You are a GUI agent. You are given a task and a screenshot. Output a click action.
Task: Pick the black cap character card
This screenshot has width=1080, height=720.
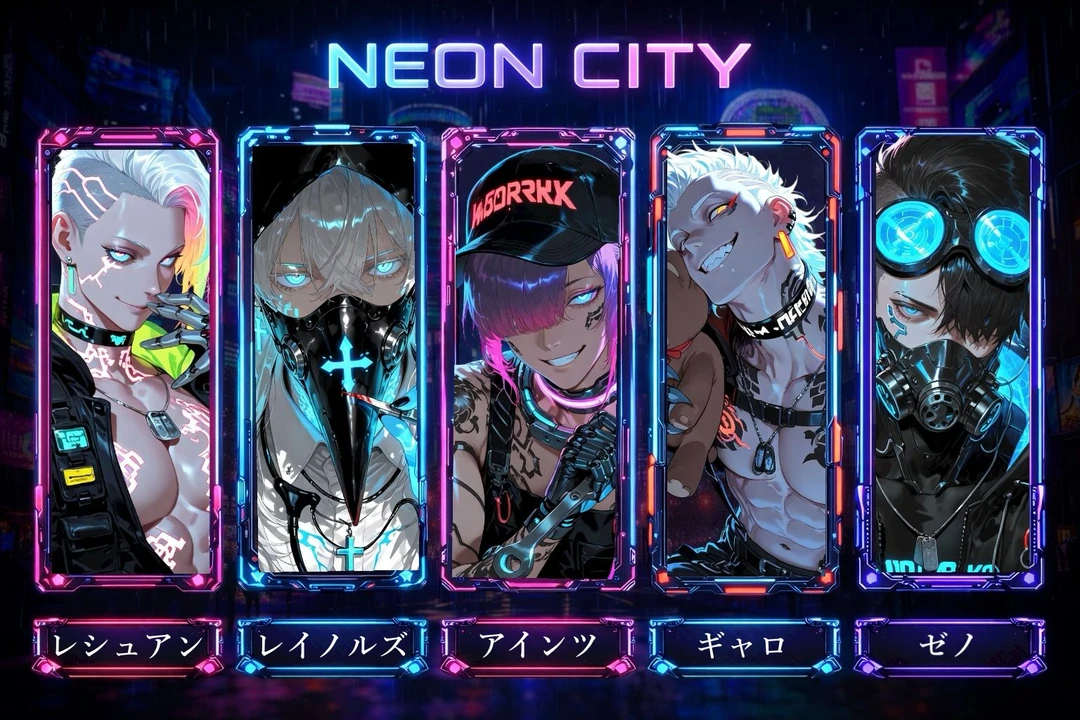(x=537, y=358)
